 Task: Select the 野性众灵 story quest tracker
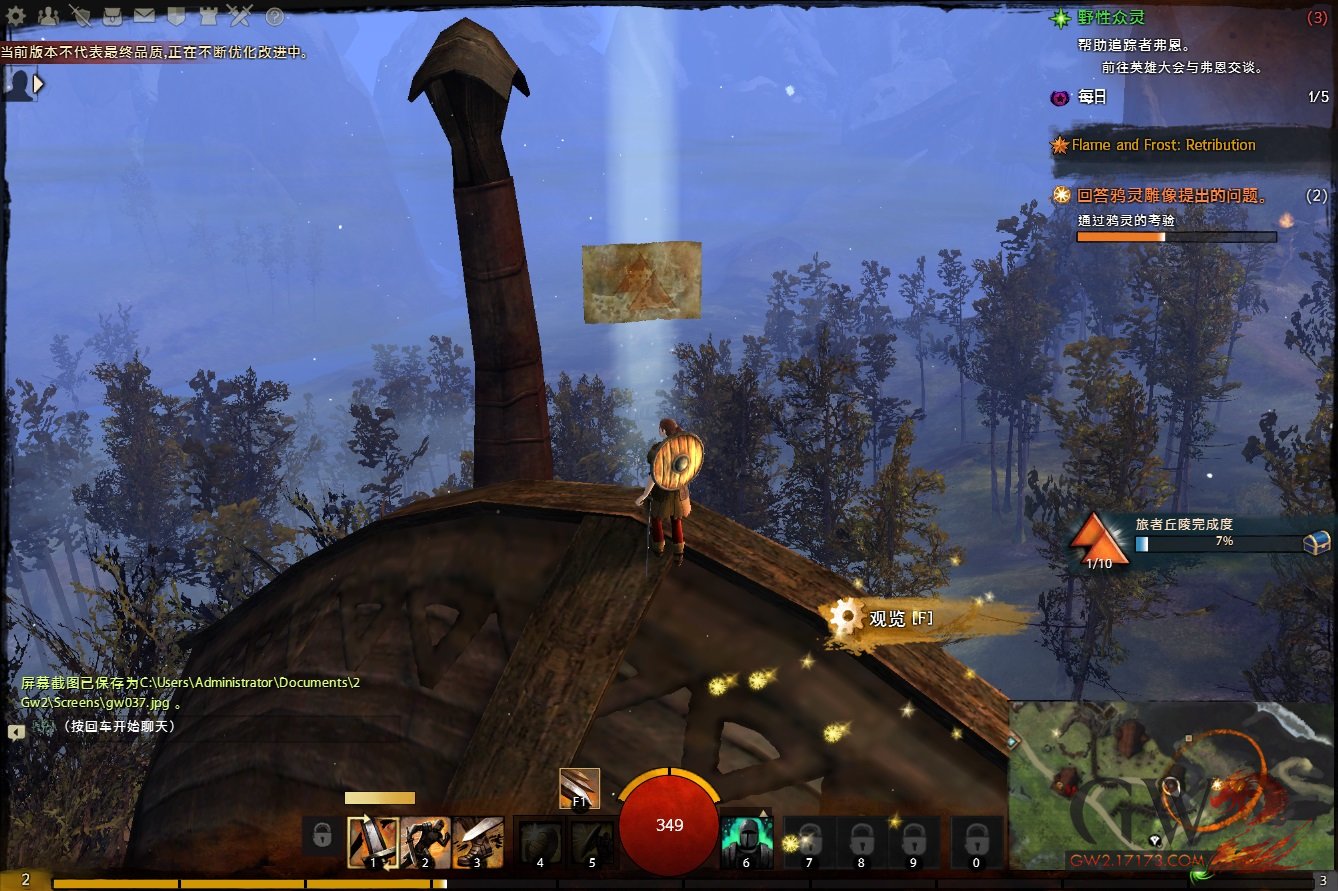pos(1111,17)
